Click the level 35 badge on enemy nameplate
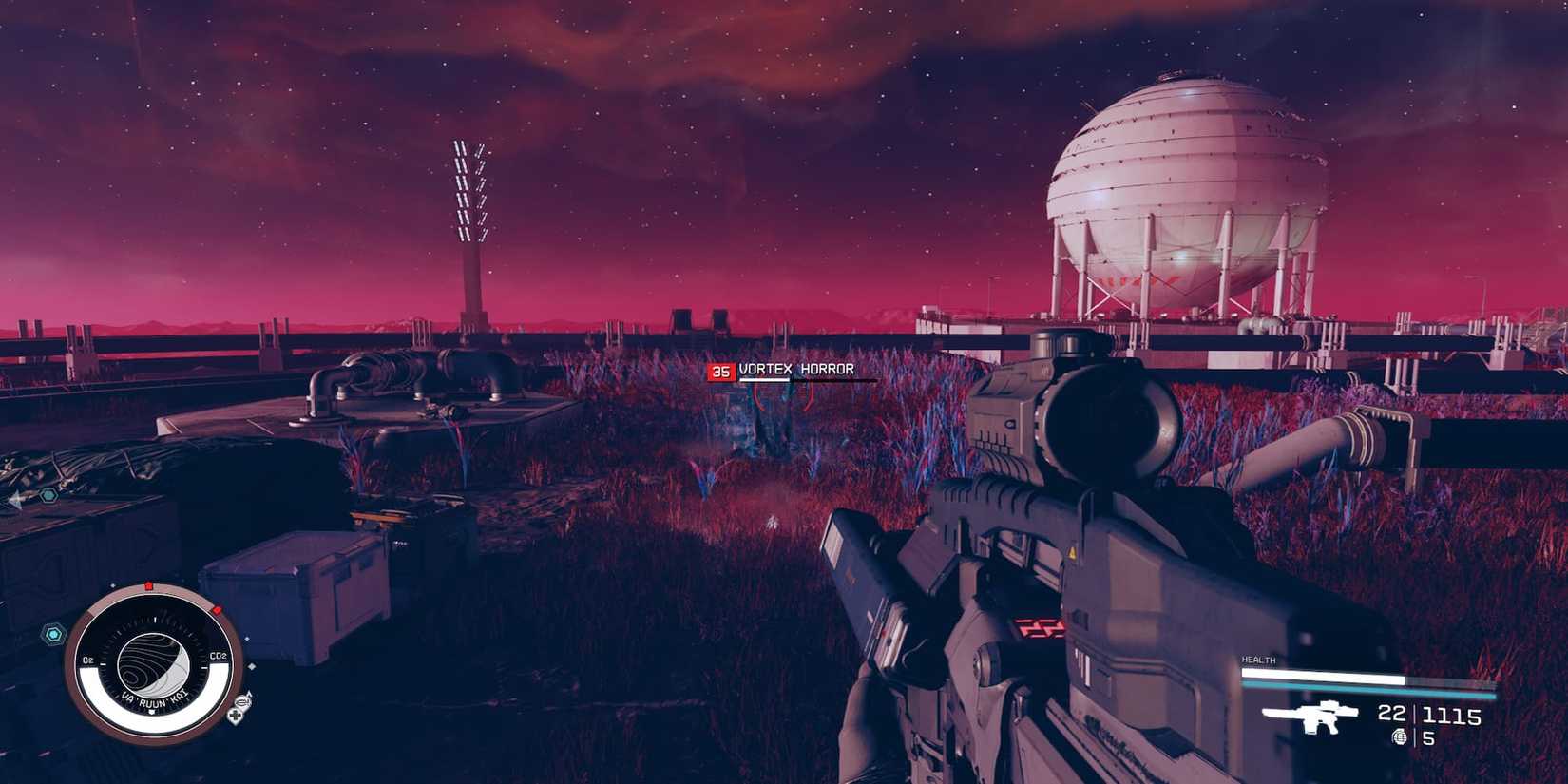The width and height of the screenshot is (1568, 784). (721, 372)
